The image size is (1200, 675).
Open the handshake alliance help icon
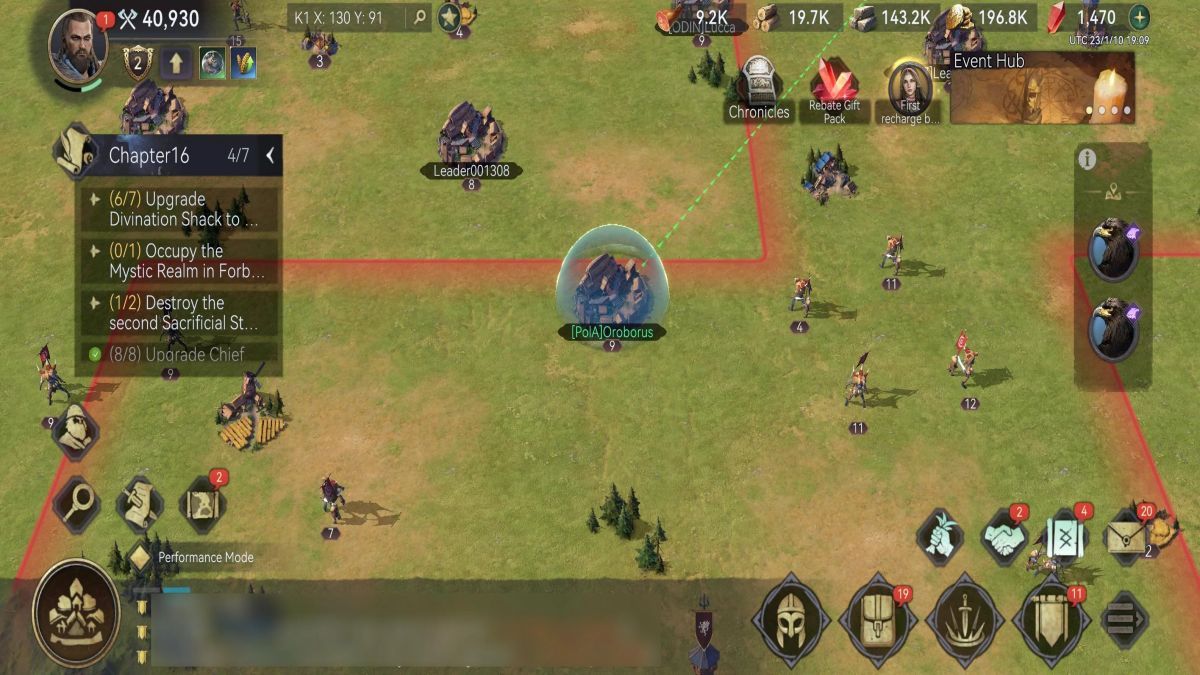click(1003, 537)
